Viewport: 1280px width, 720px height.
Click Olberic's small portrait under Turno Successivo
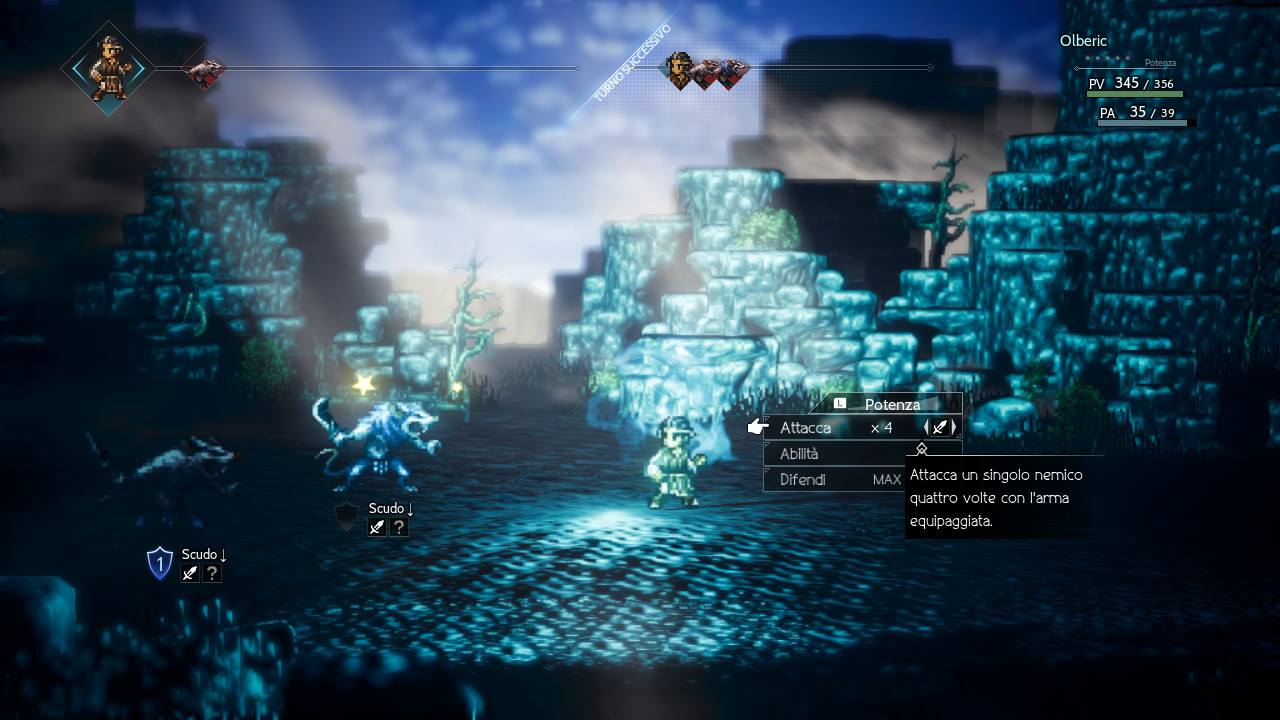click(x=680, y=70)
